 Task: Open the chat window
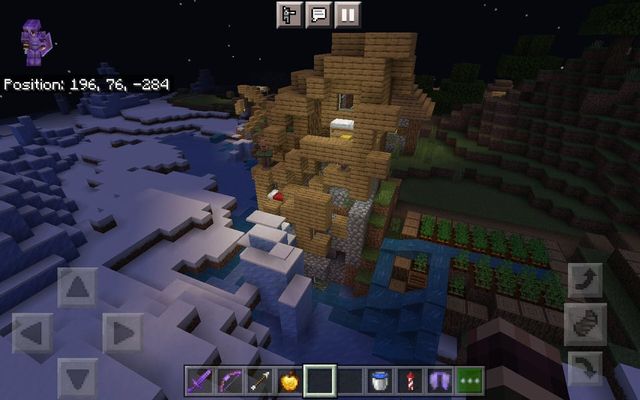(320, 14)
